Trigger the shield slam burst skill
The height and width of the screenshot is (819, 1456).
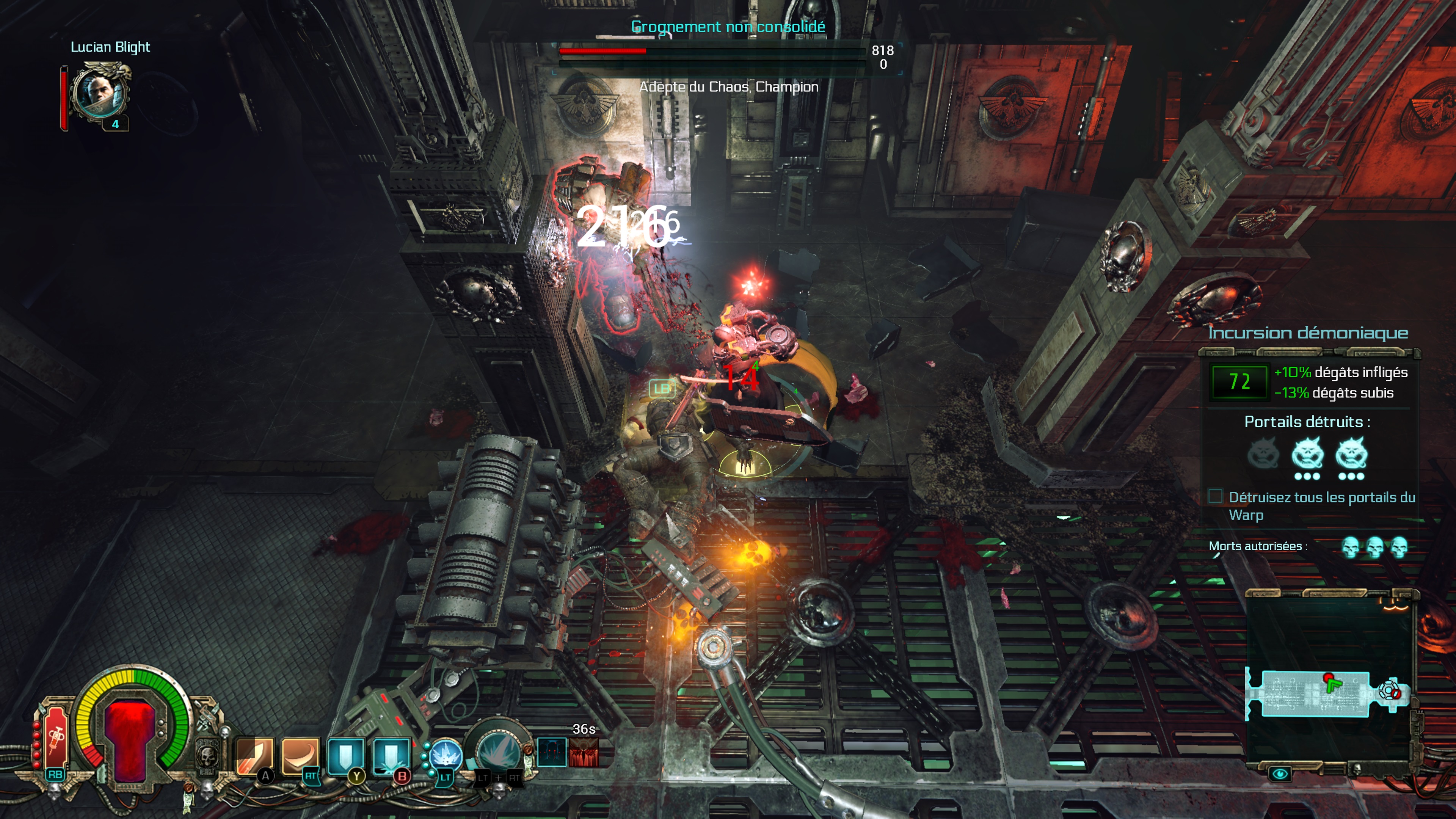(x=391, y=755)
